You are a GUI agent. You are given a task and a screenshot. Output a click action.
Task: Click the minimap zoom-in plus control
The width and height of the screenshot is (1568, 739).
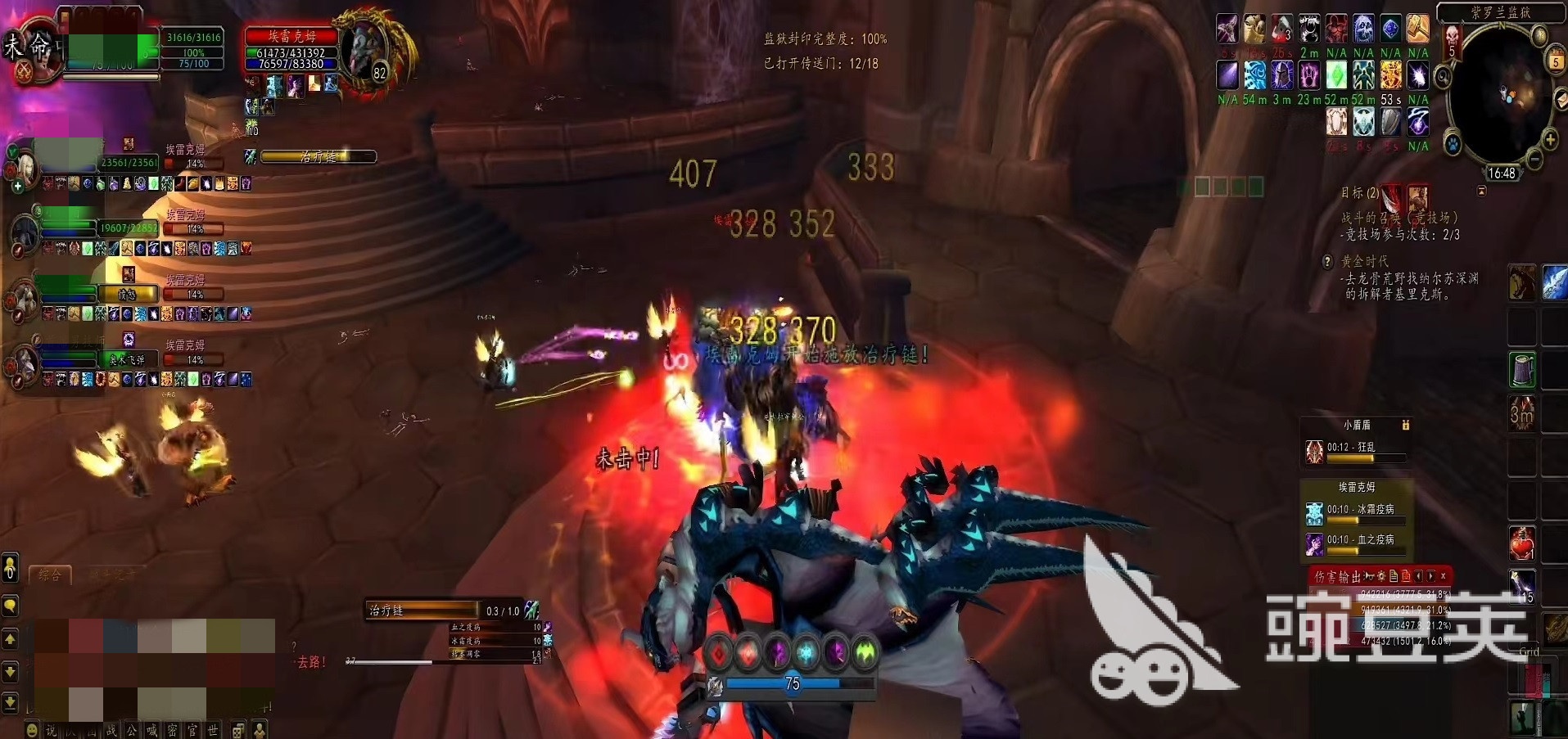click(x=1550, y=139)
